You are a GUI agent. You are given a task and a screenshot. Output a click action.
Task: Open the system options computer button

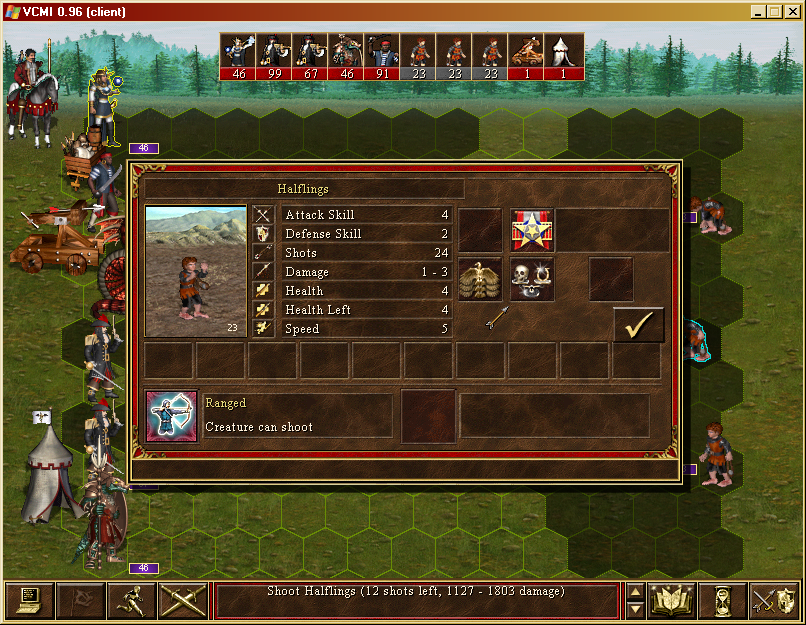tap(30, 600)
